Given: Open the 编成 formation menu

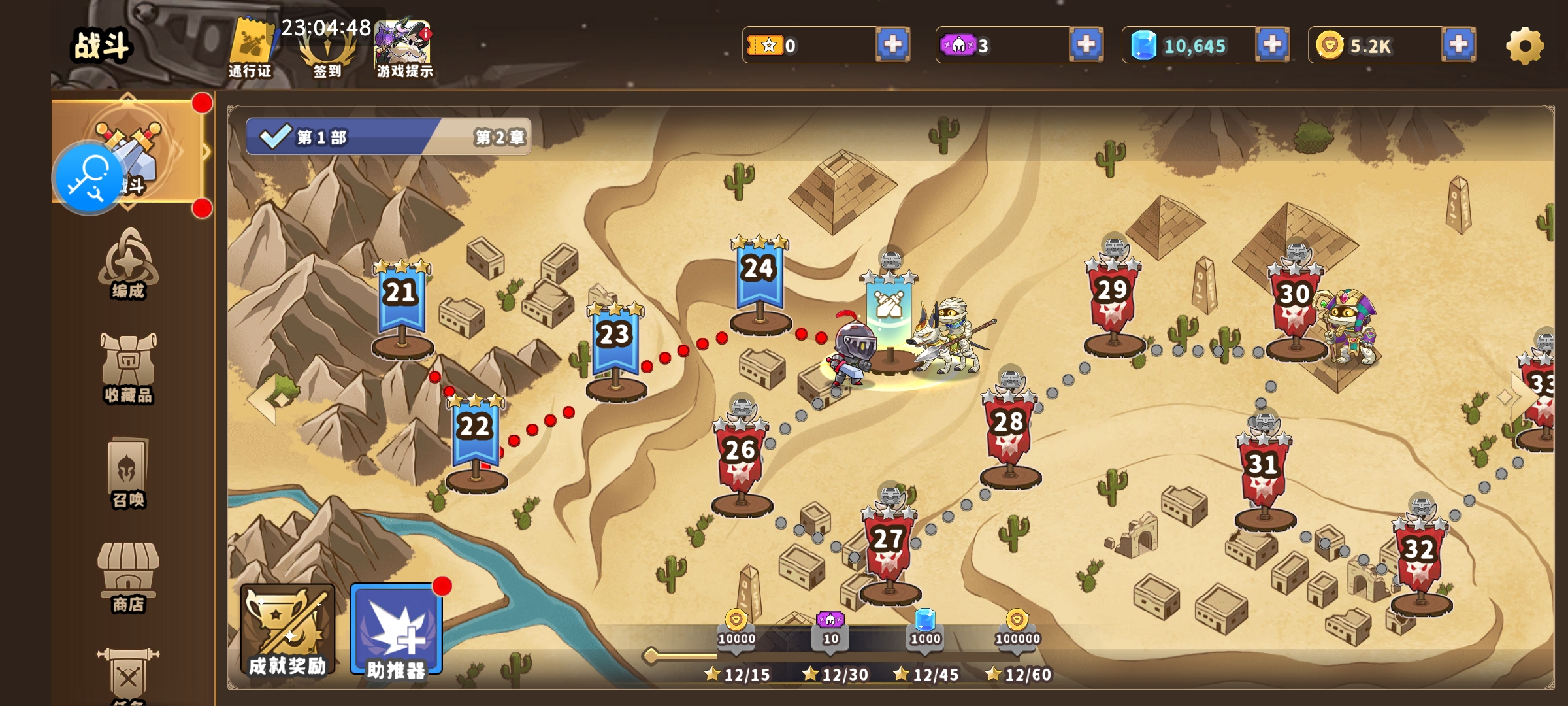Looking at the screenshot, I should click(128, 265).
